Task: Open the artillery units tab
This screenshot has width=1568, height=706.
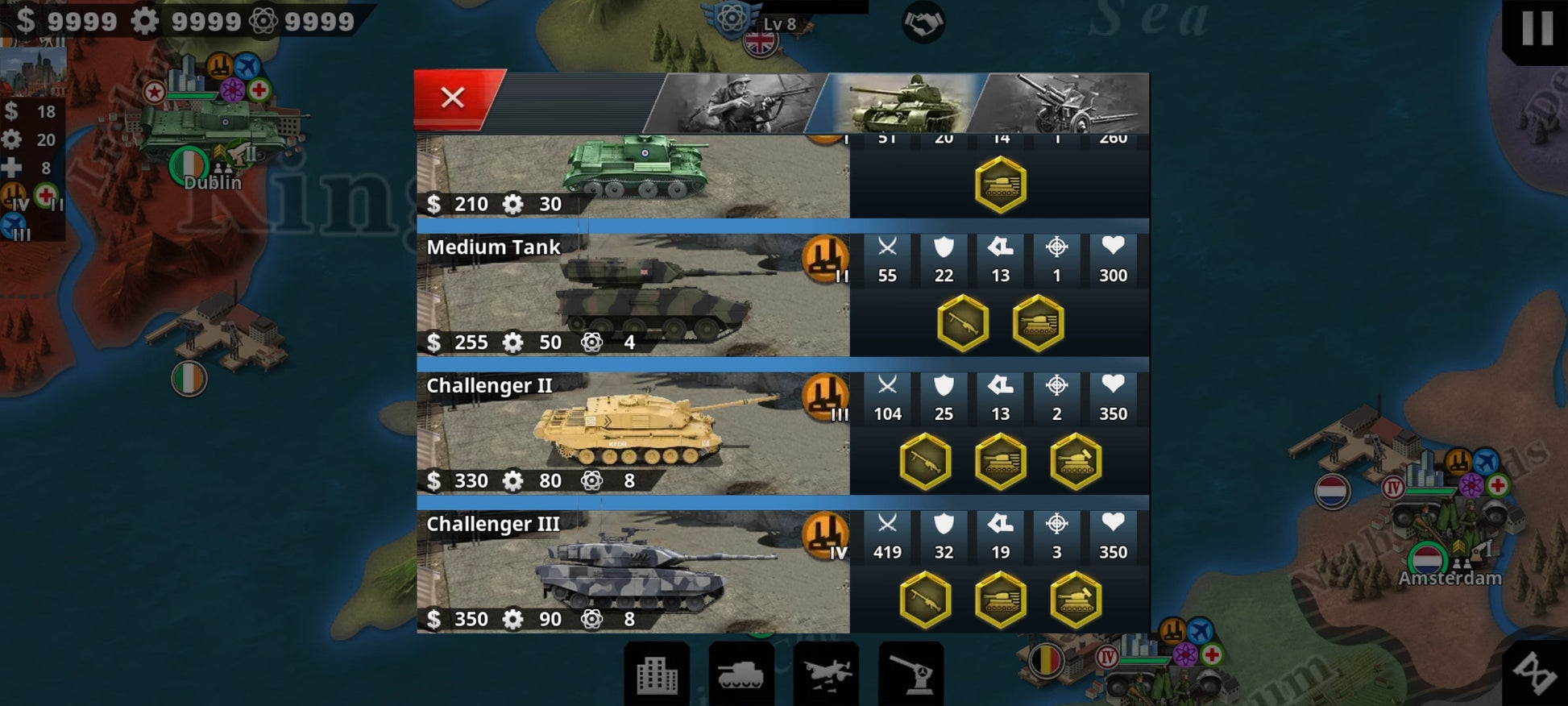Action: pyautogui.click(x=1064, y=103)
